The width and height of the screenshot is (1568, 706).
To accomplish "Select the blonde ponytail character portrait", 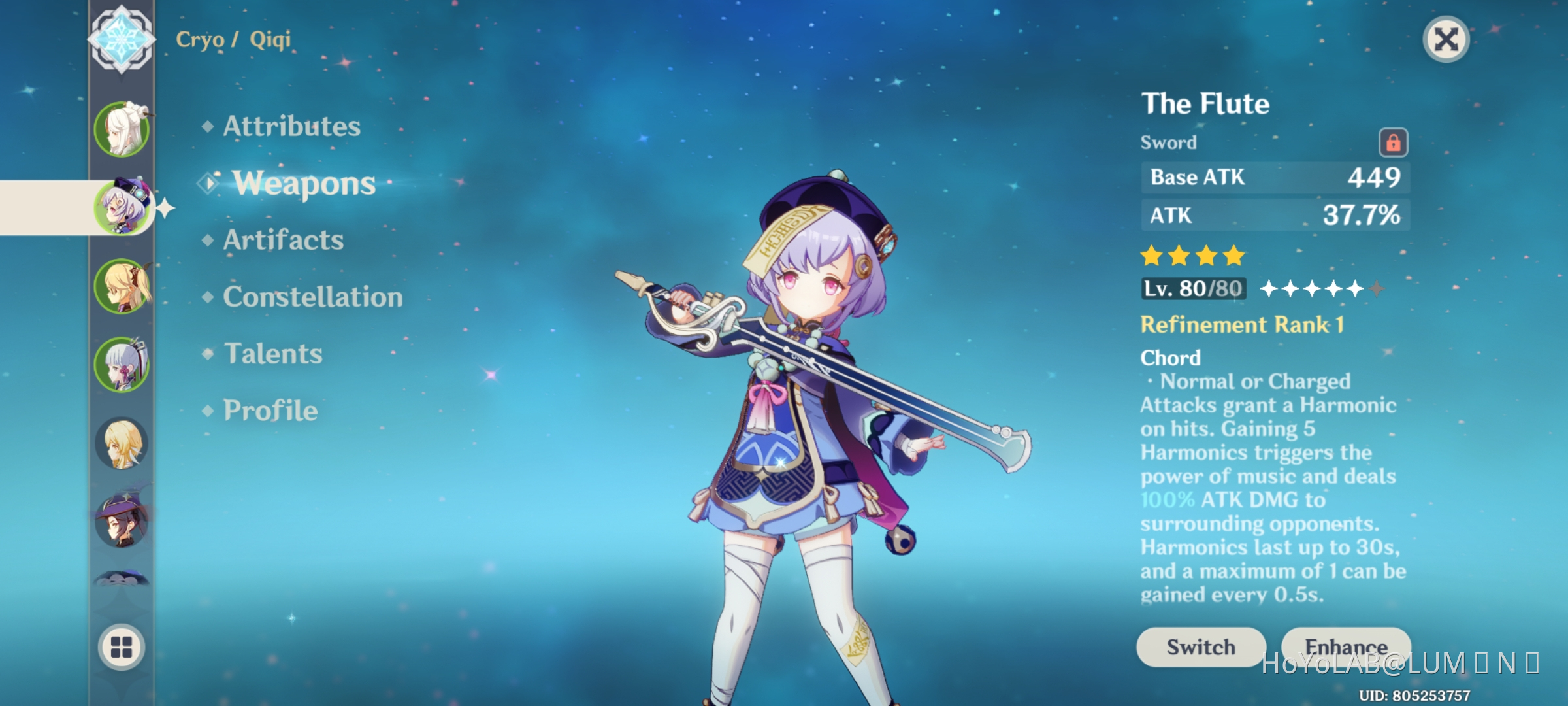I will (x=124, y=288).
